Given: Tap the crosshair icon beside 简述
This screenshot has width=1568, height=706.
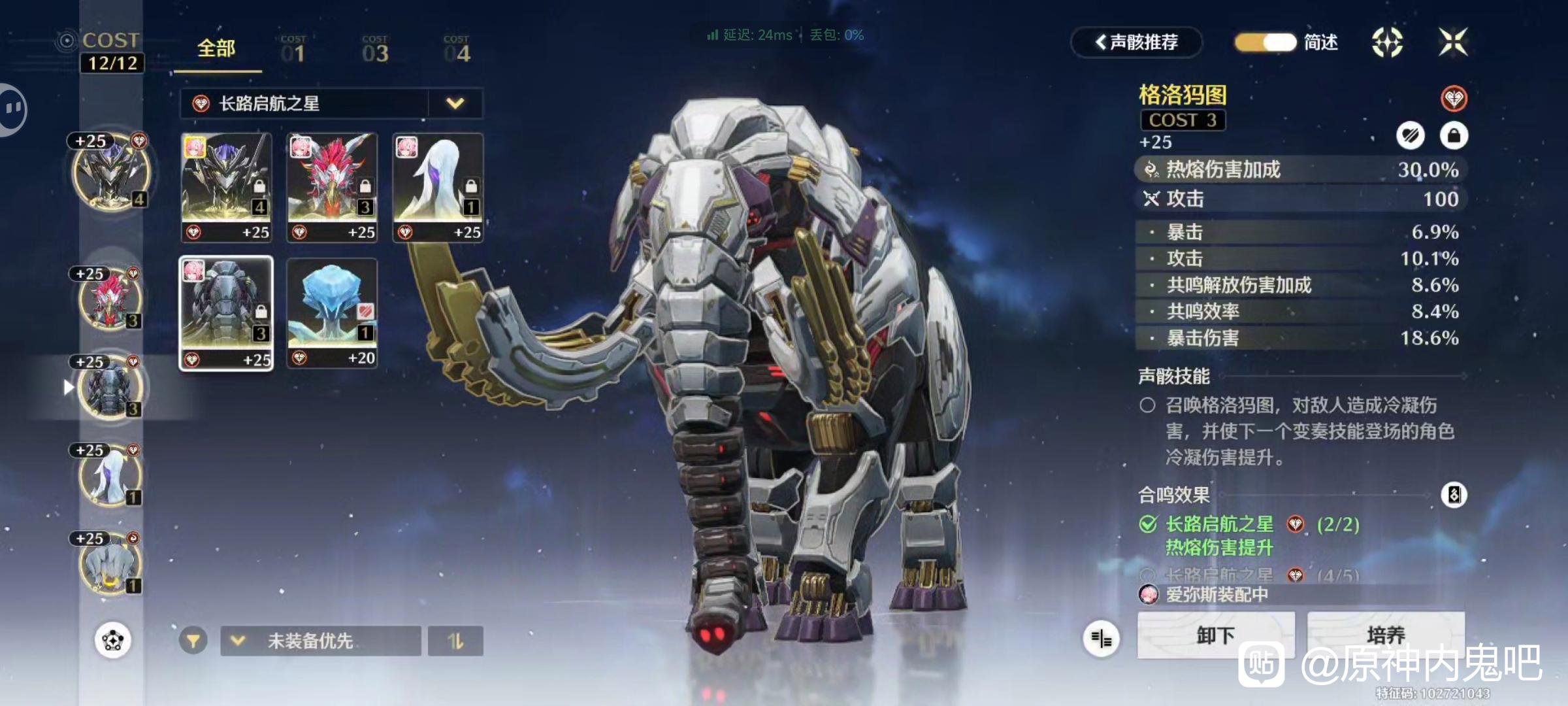Looking at the screenshot, I should pos(1387,42).
